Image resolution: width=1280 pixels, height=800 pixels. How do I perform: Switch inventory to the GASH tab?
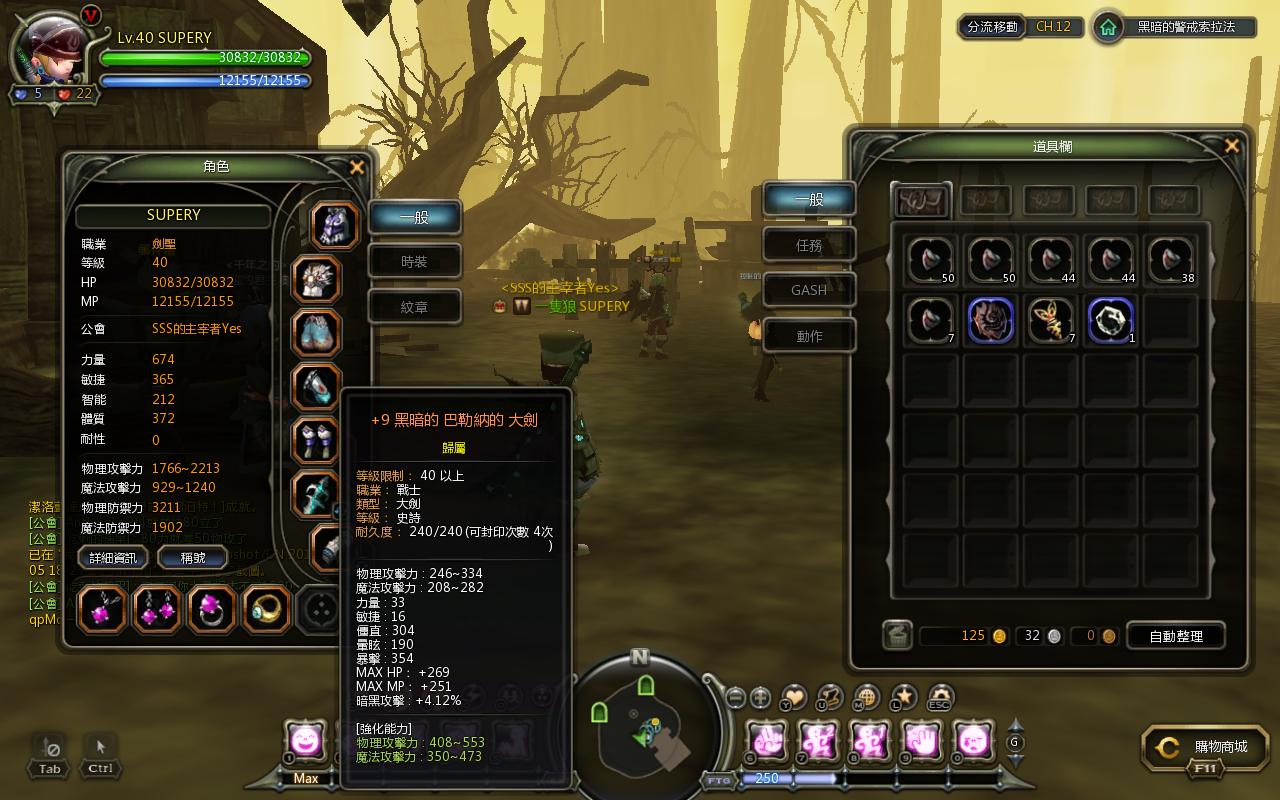809,290
